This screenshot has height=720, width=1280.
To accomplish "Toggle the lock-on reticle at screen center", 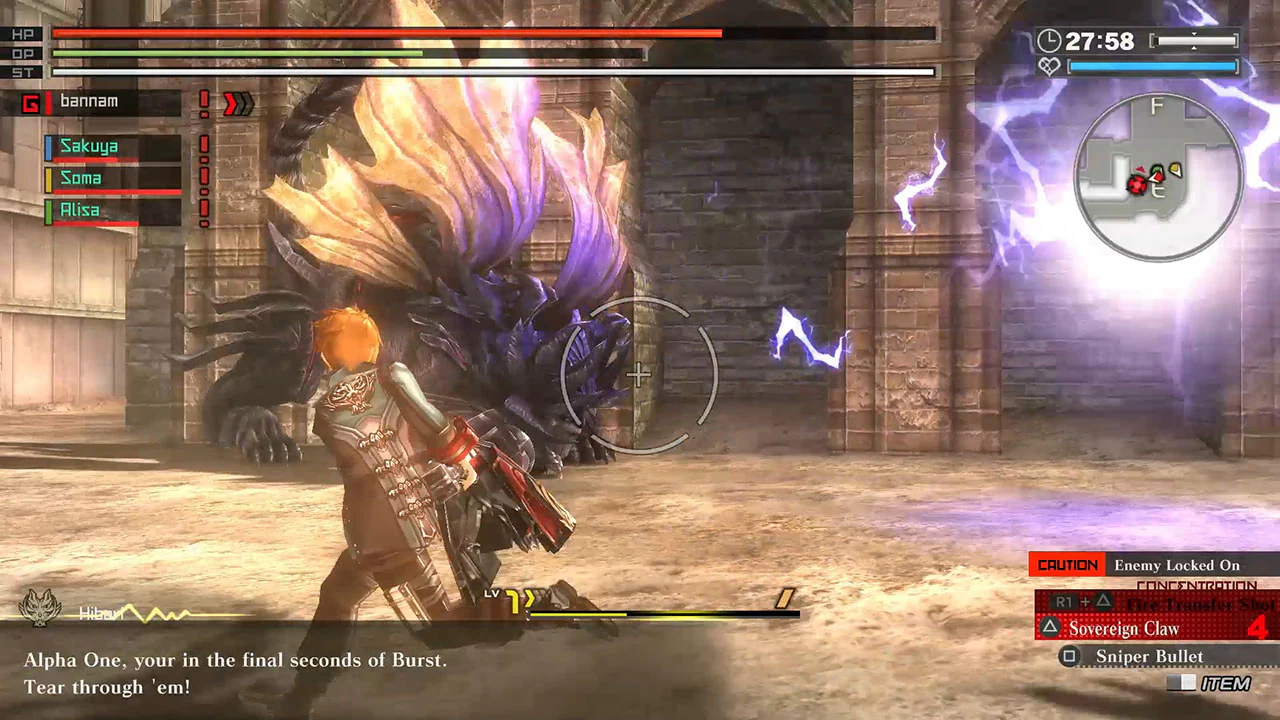I will pos(638,375).
